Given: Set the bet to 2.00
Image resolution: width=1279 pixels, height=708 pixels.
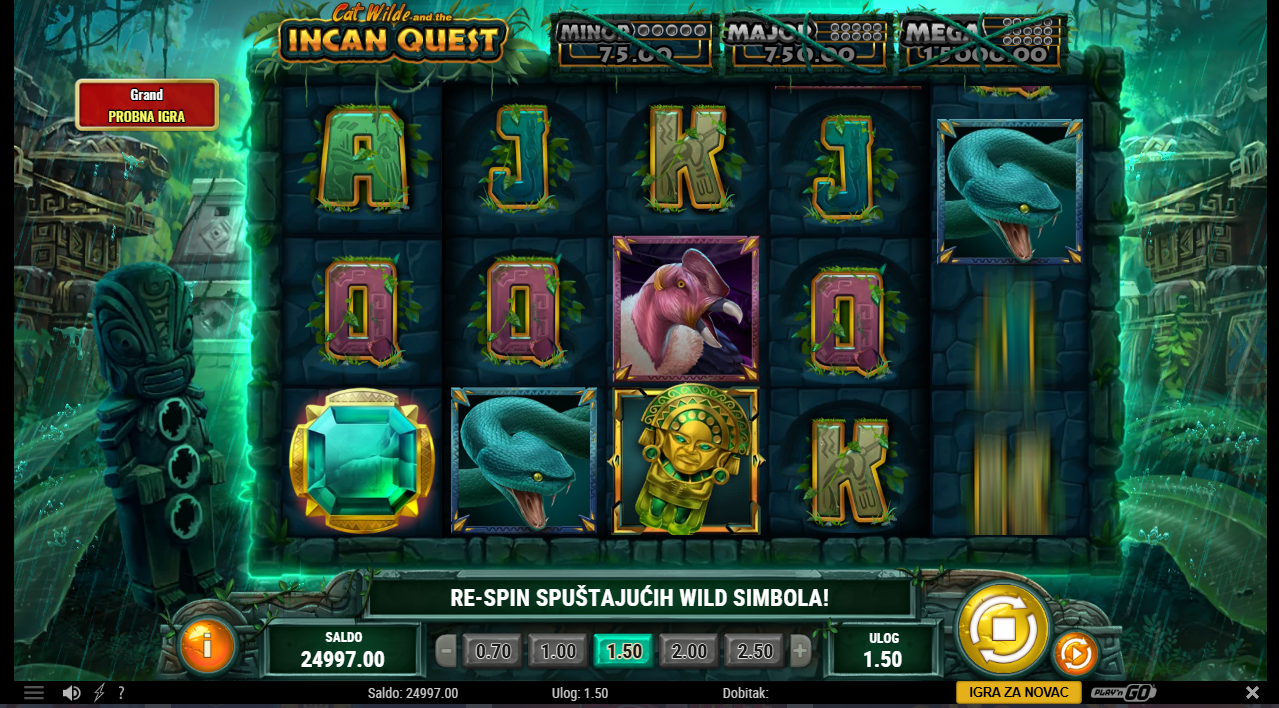Looking at the screenshot, I should point(689,652).
